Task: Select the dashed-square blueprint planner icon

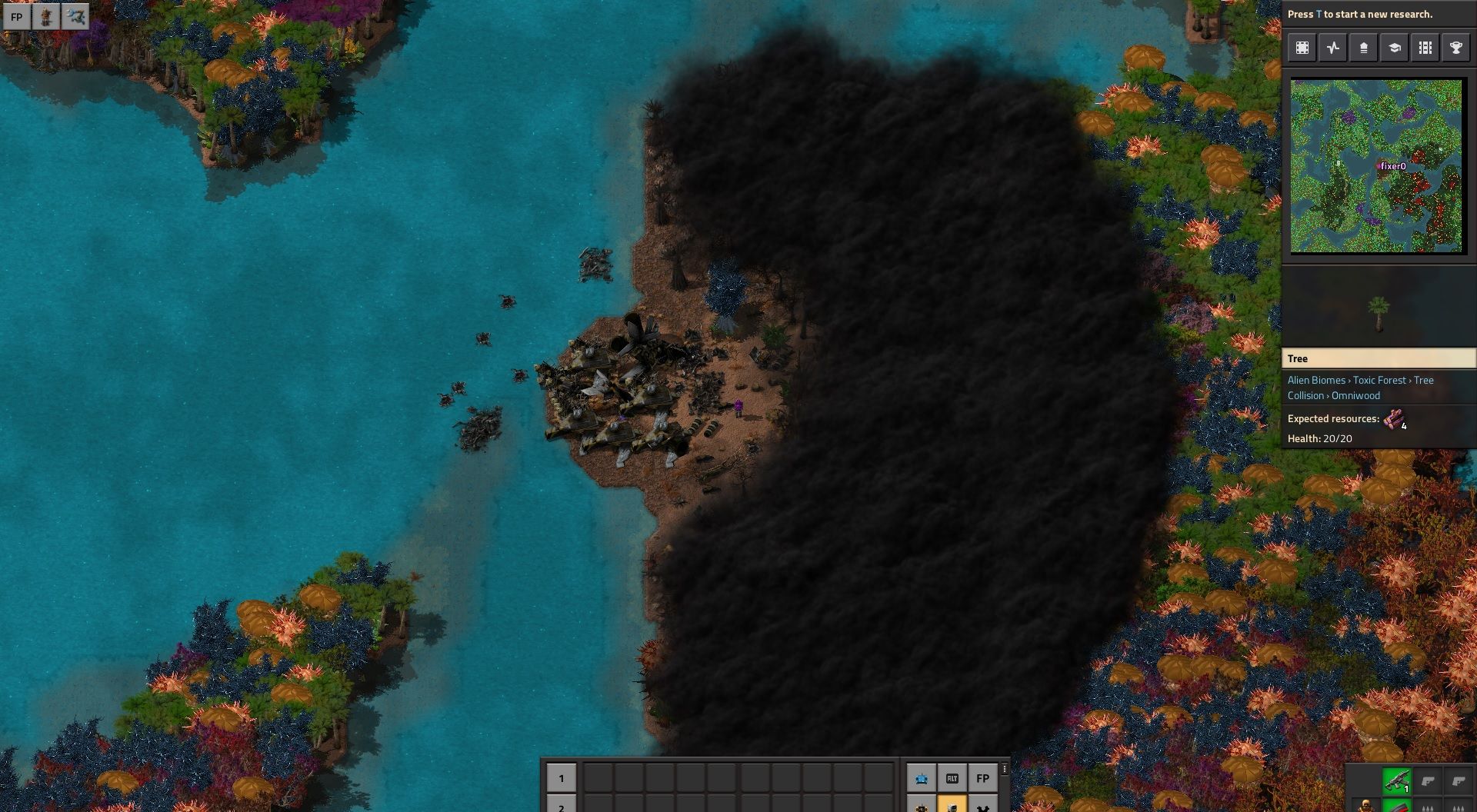Action: tap(1302, 48)
